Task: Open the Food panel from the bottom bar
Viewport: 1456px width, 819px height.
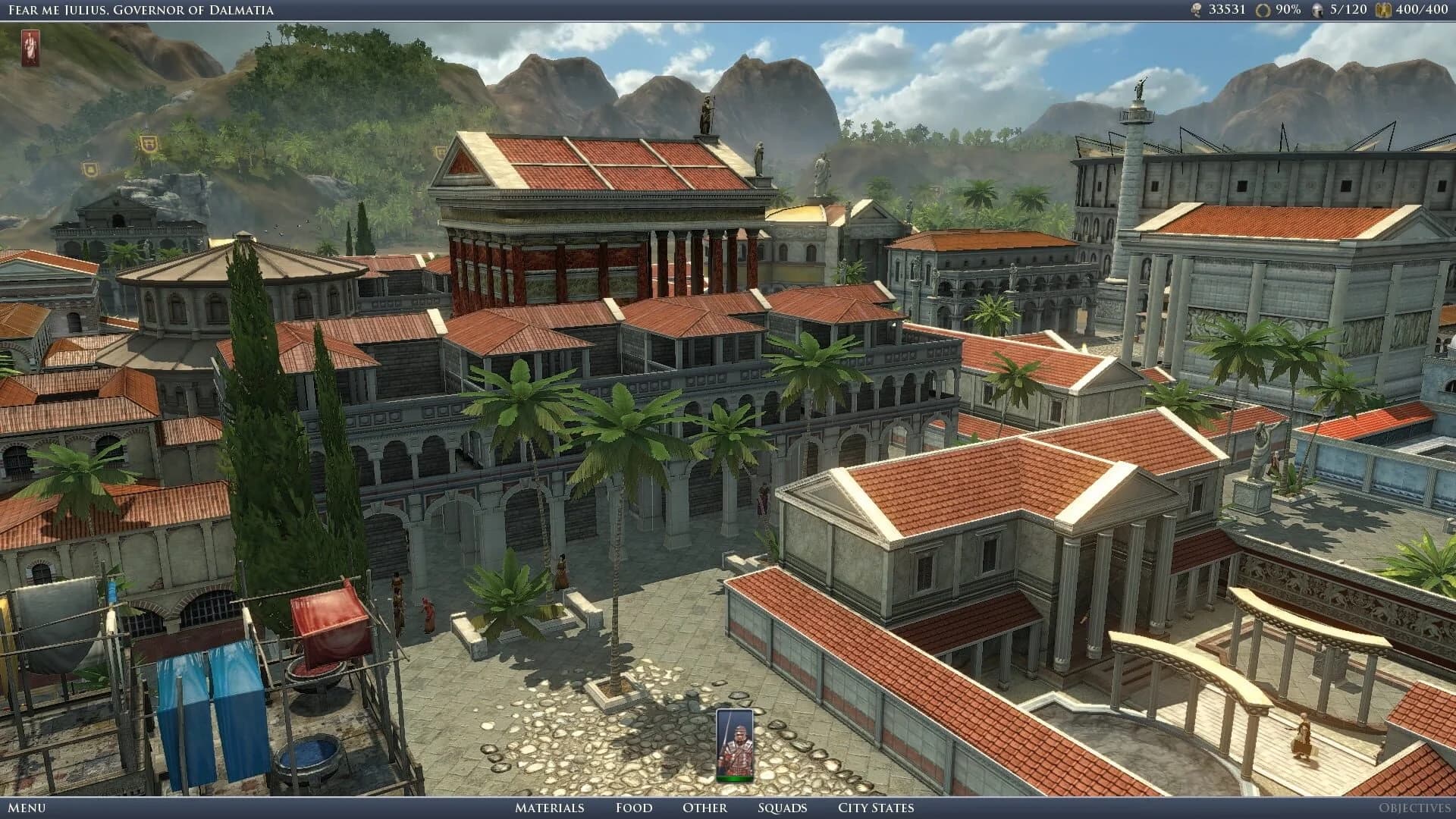Action: (633, 808)
